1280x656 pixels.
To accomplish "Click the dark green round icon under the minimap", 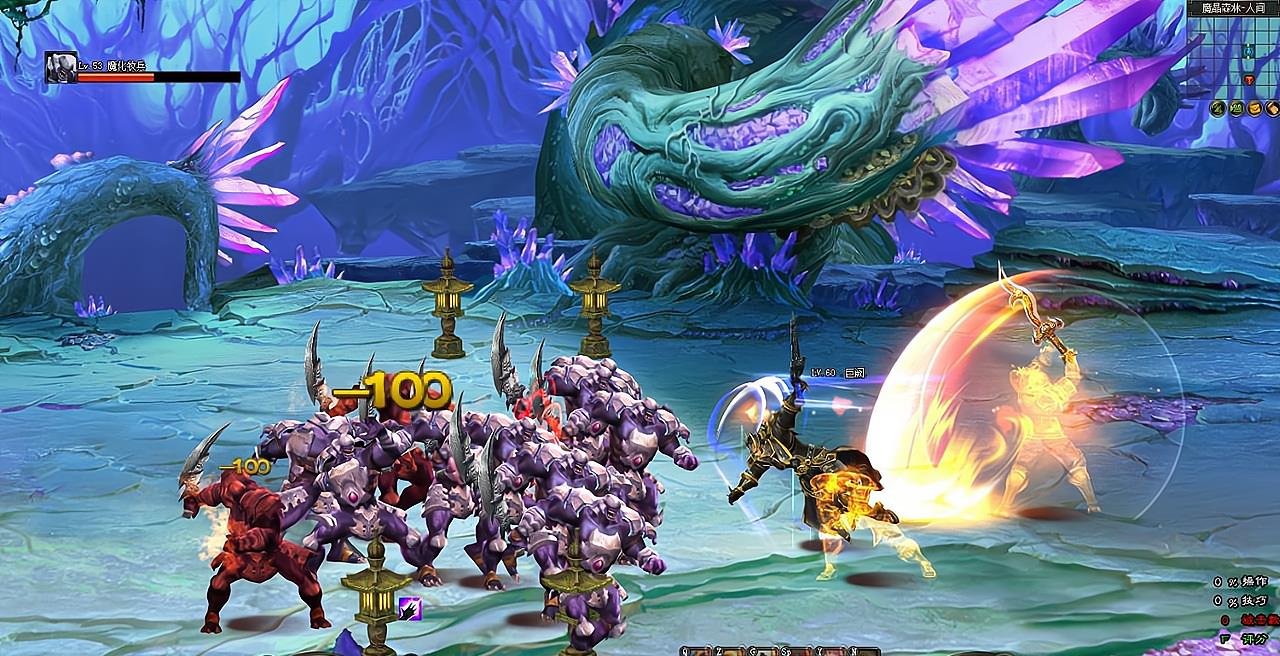I will [x=1218, y=108].
